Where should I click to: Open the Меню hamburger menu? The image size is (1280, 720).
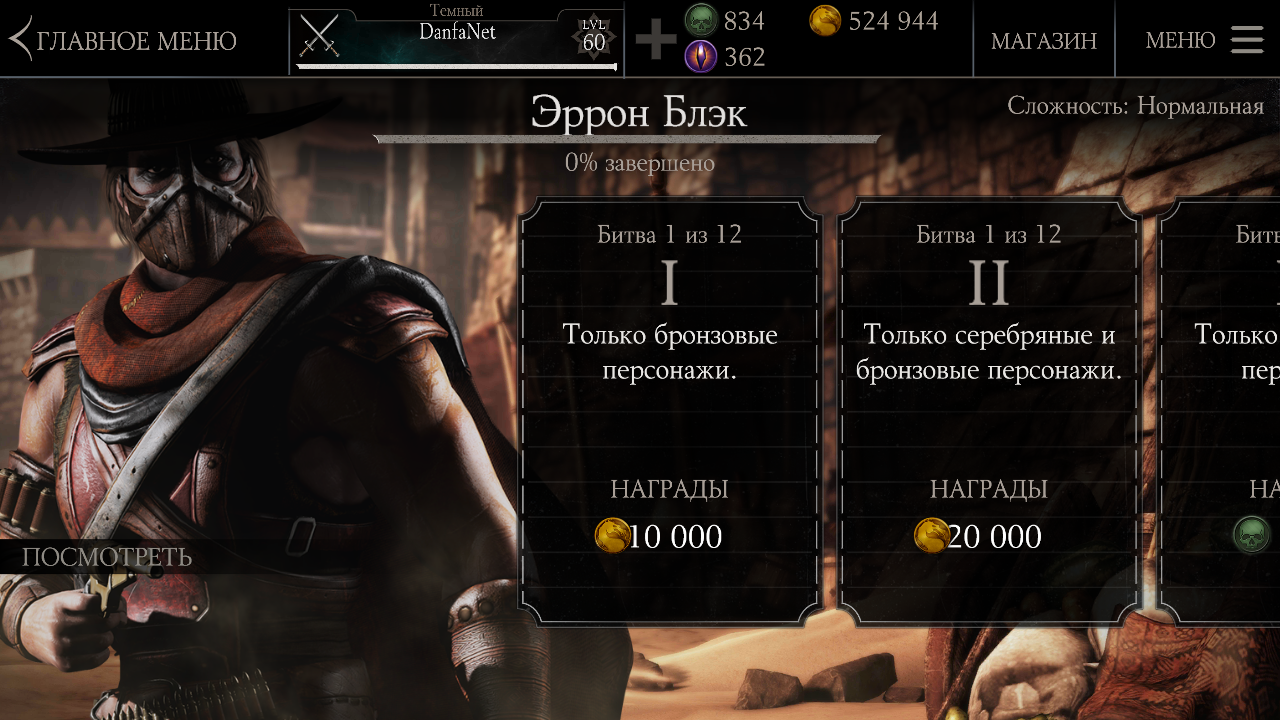[x=1204, y=40]
